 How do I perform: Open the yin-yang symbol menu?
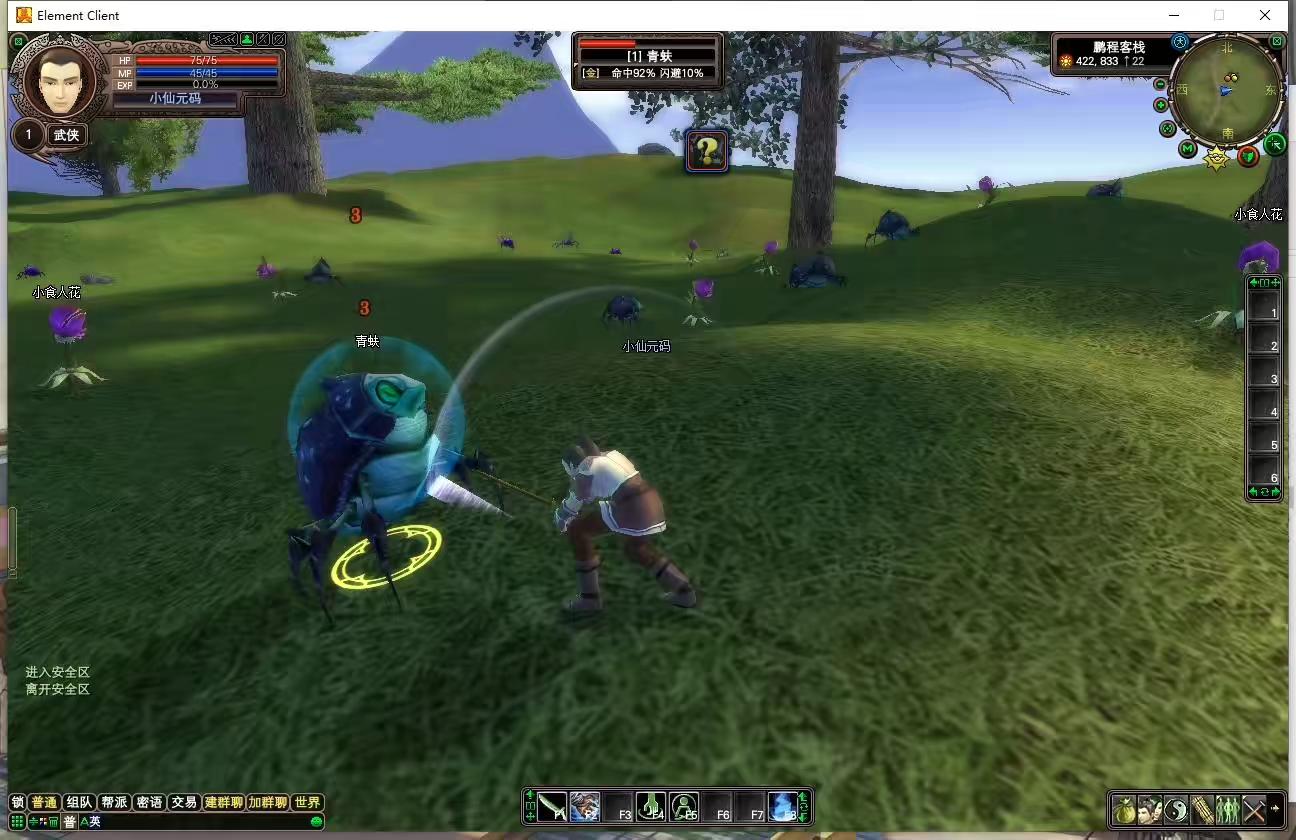(x=1176, y=809)
